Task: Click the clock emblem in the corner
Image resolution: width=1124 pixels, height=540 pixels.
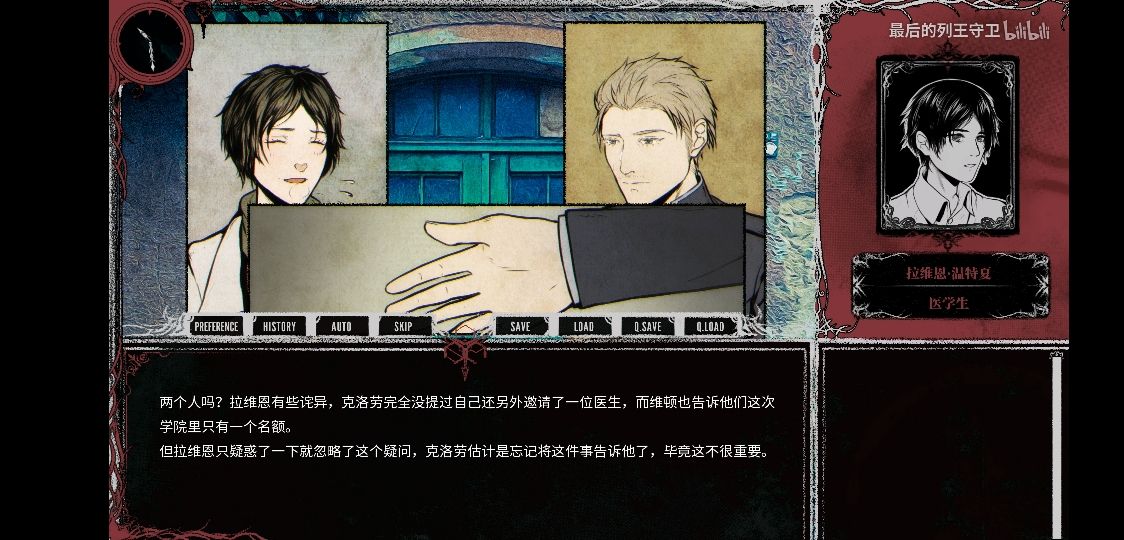Action: pyautogui.click(x=150, y=43)
